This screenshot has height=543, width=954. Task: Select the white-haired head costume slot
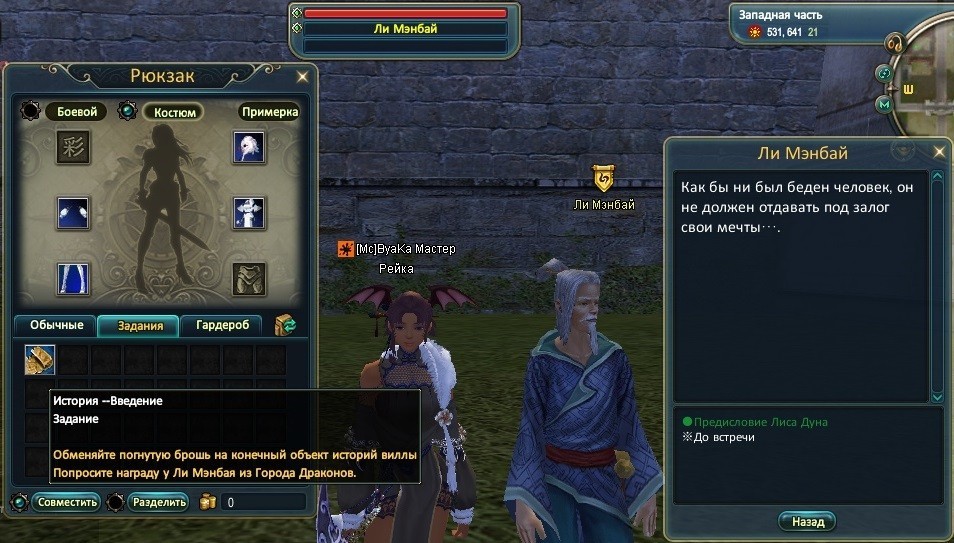pos(249,147)
